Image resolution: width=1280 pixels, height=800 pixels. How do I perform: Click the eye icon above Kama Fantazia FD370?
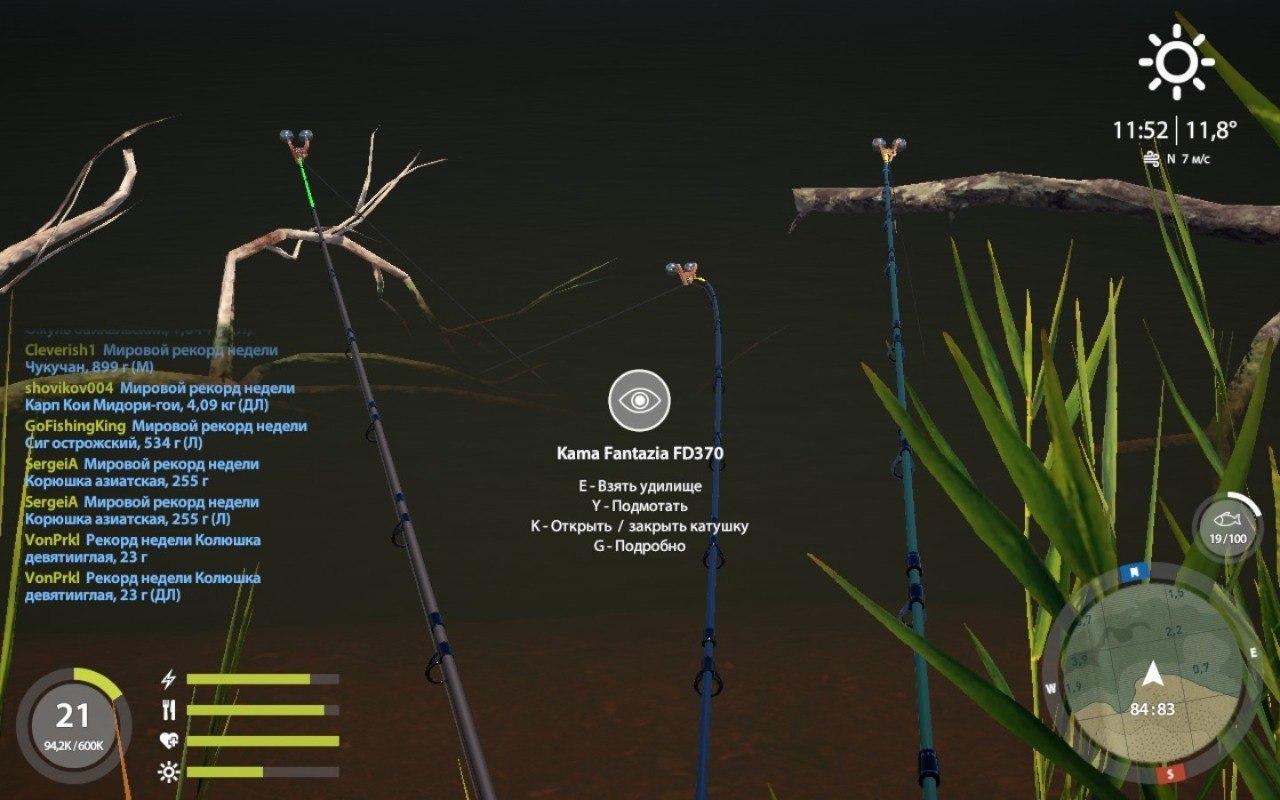pos(639,400)
